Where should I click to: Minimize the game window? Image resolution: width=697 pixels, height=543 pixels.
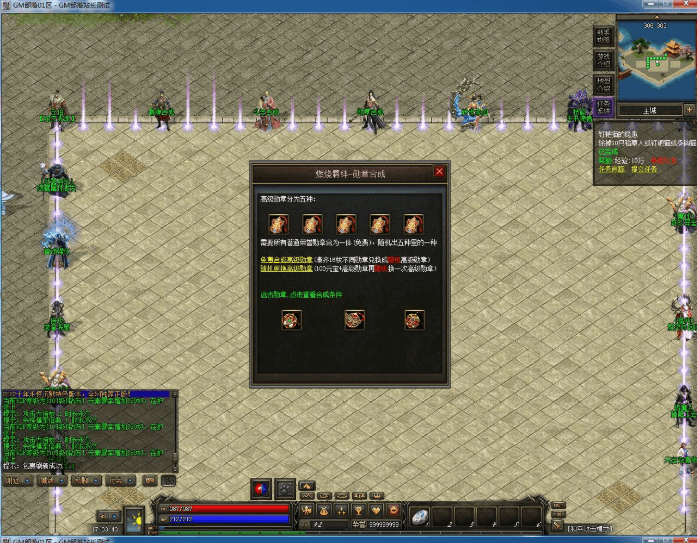pos(651,5)
